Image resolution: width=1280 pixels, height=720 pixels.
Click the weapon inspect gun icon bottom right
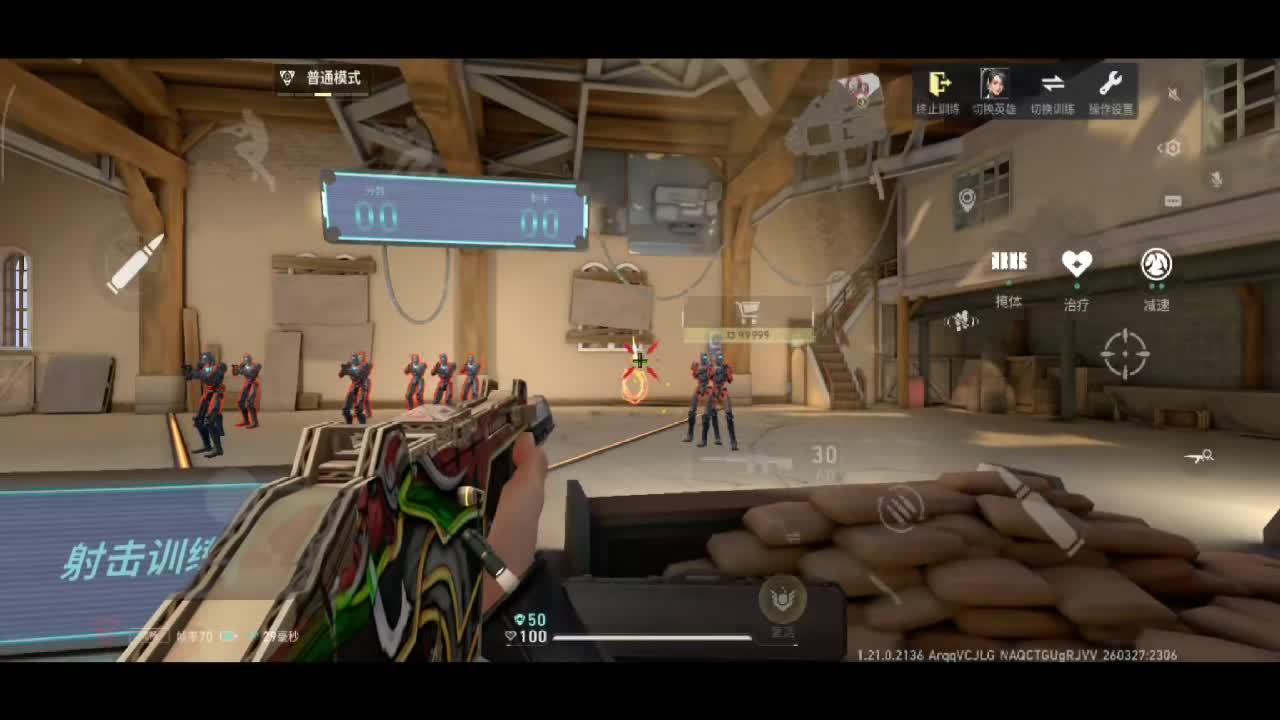tap(1199, 456)
